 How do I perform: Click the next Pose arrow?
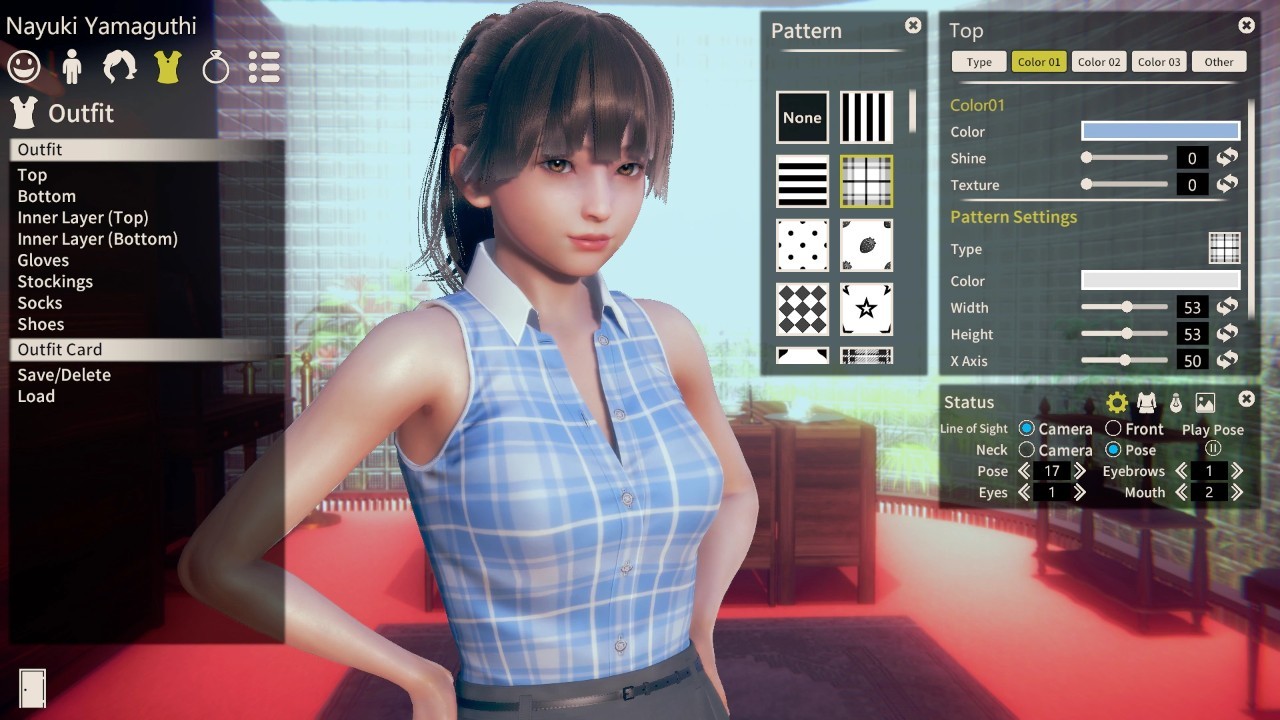(1078, 470)
